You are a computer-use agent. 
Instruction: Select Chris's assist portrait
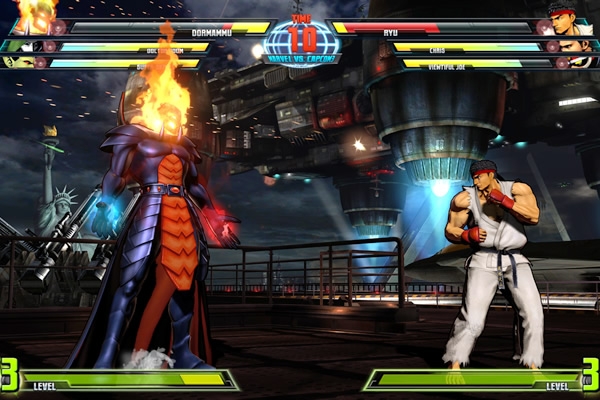tap(572, 46)
